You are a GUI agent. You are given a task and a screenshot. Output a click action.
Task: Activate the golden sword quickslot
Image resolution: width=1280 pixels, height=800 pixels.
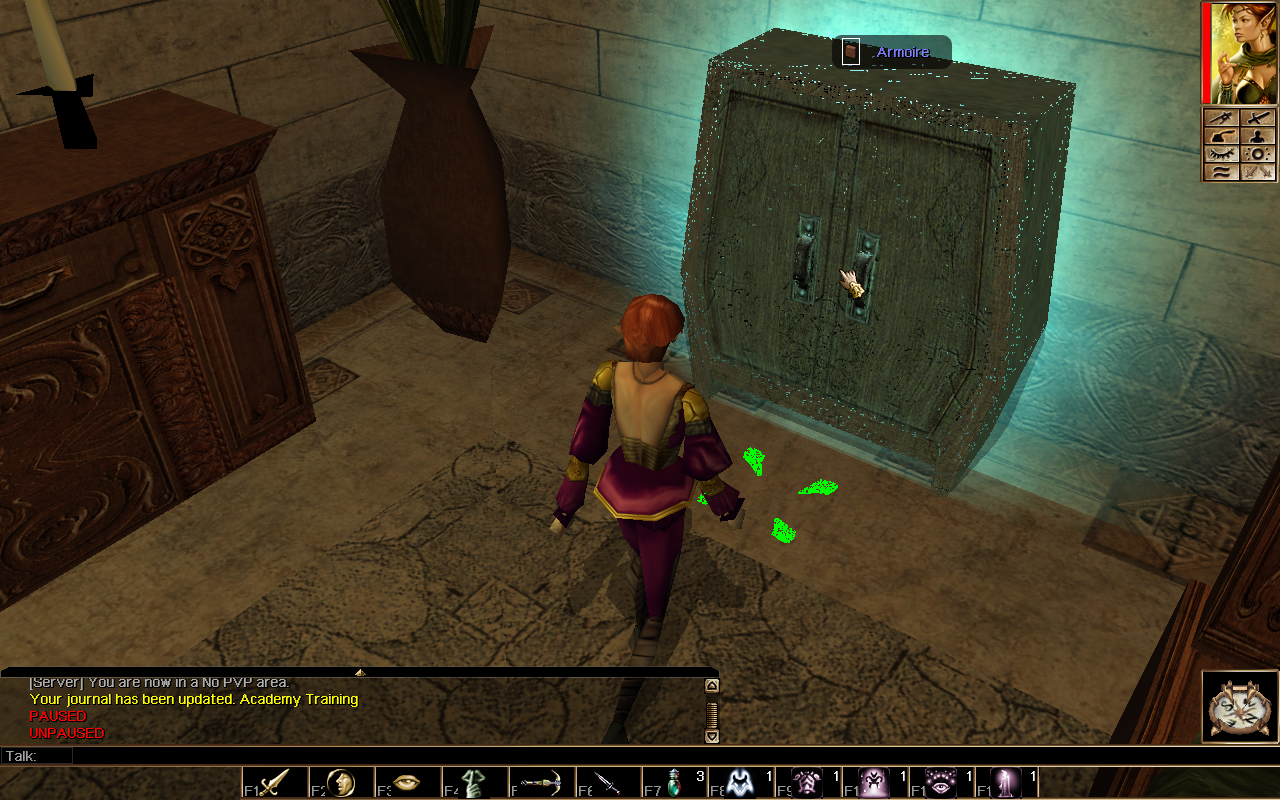click(x=274, y=782)
